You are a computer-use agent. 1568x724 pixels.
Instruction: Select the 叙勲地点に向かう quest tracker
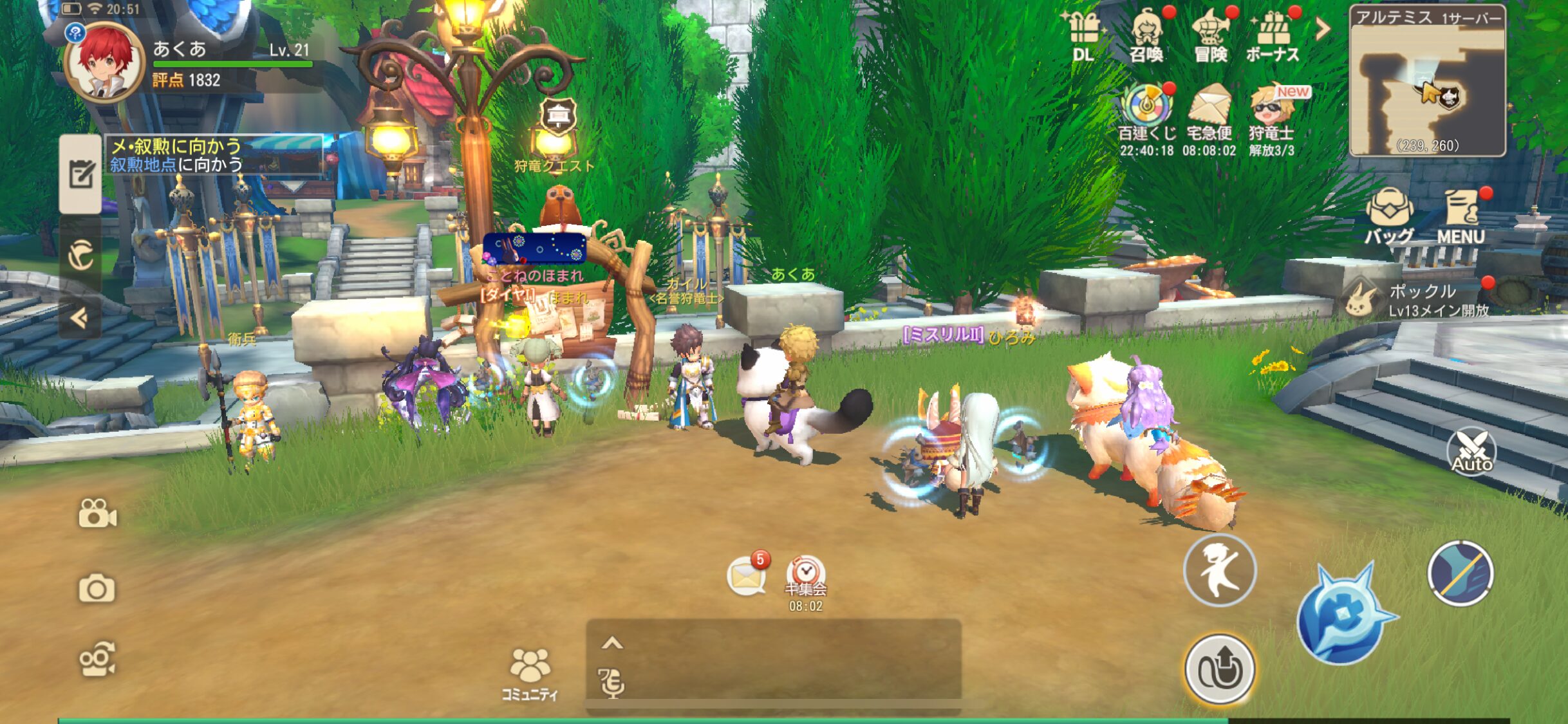coord(214,155)
